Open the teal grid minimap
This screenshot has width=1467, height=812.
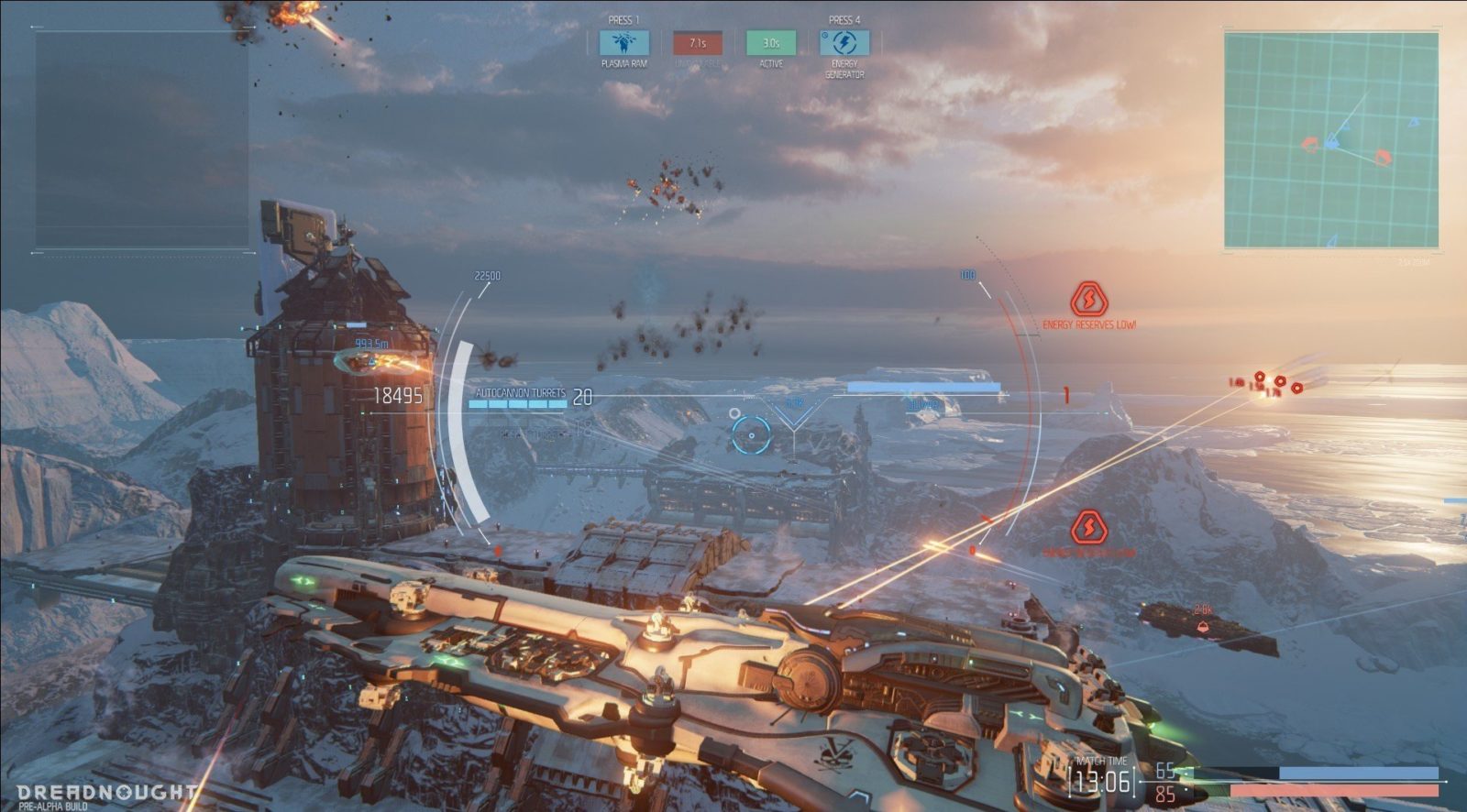(x=1330, y=139)
